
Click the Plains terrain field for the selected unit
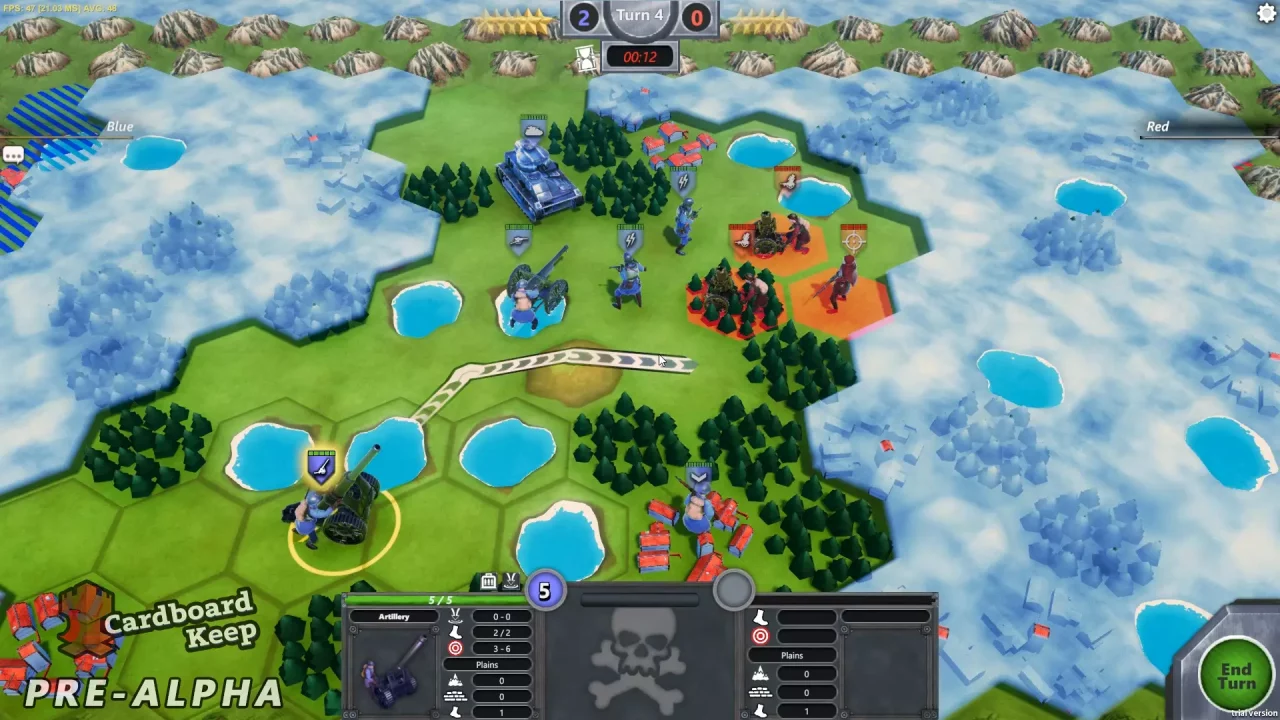tap(486, 664)
